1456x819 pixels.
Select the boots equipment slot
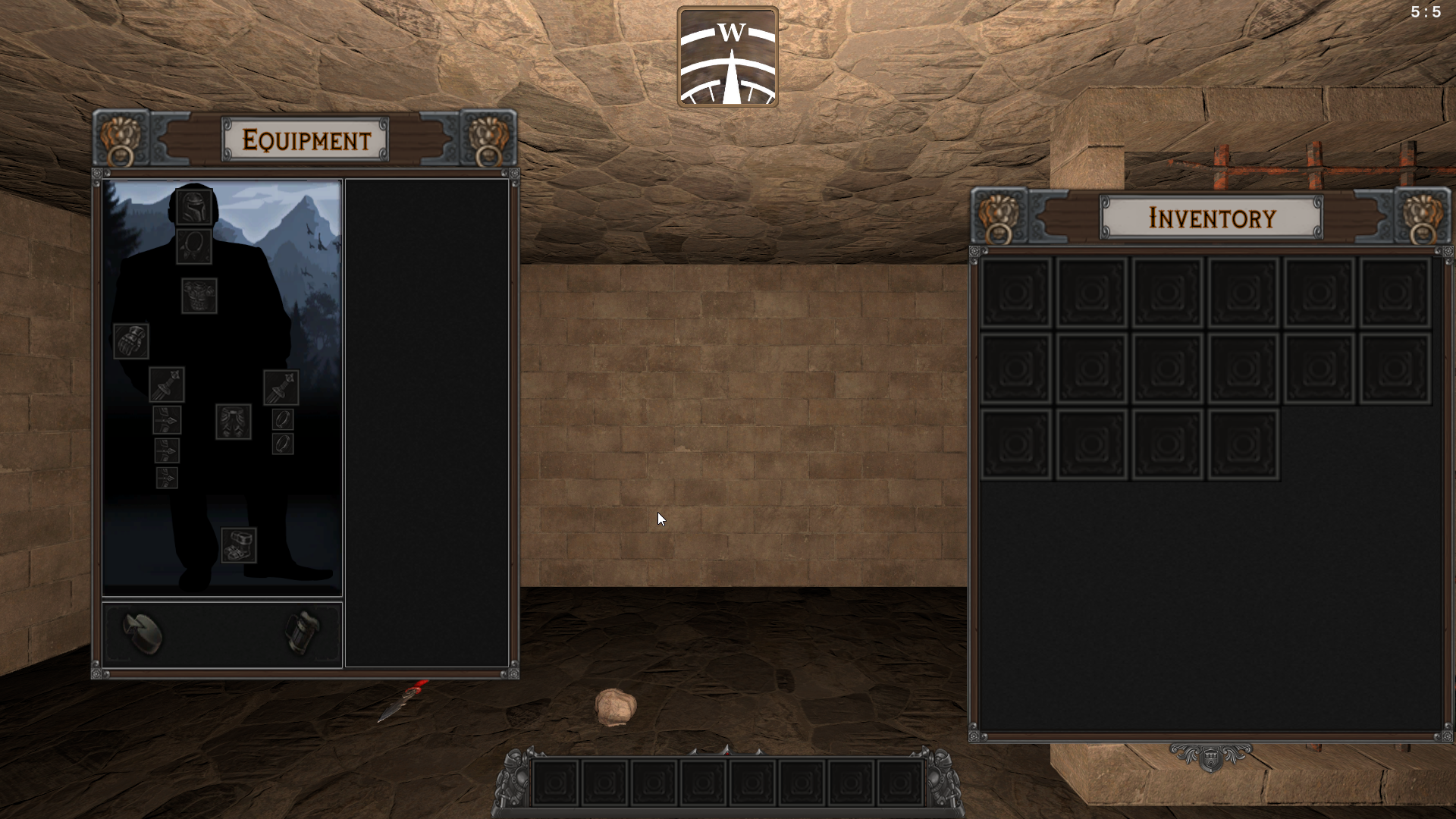239,545
